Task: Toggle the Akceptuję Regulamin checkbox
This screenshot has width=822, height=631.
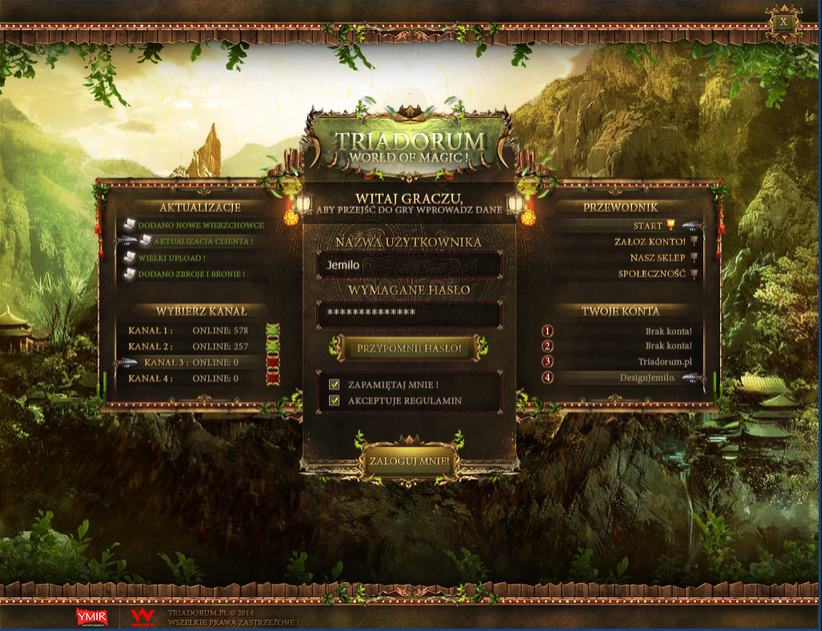Action: click(x=335, y=401)
